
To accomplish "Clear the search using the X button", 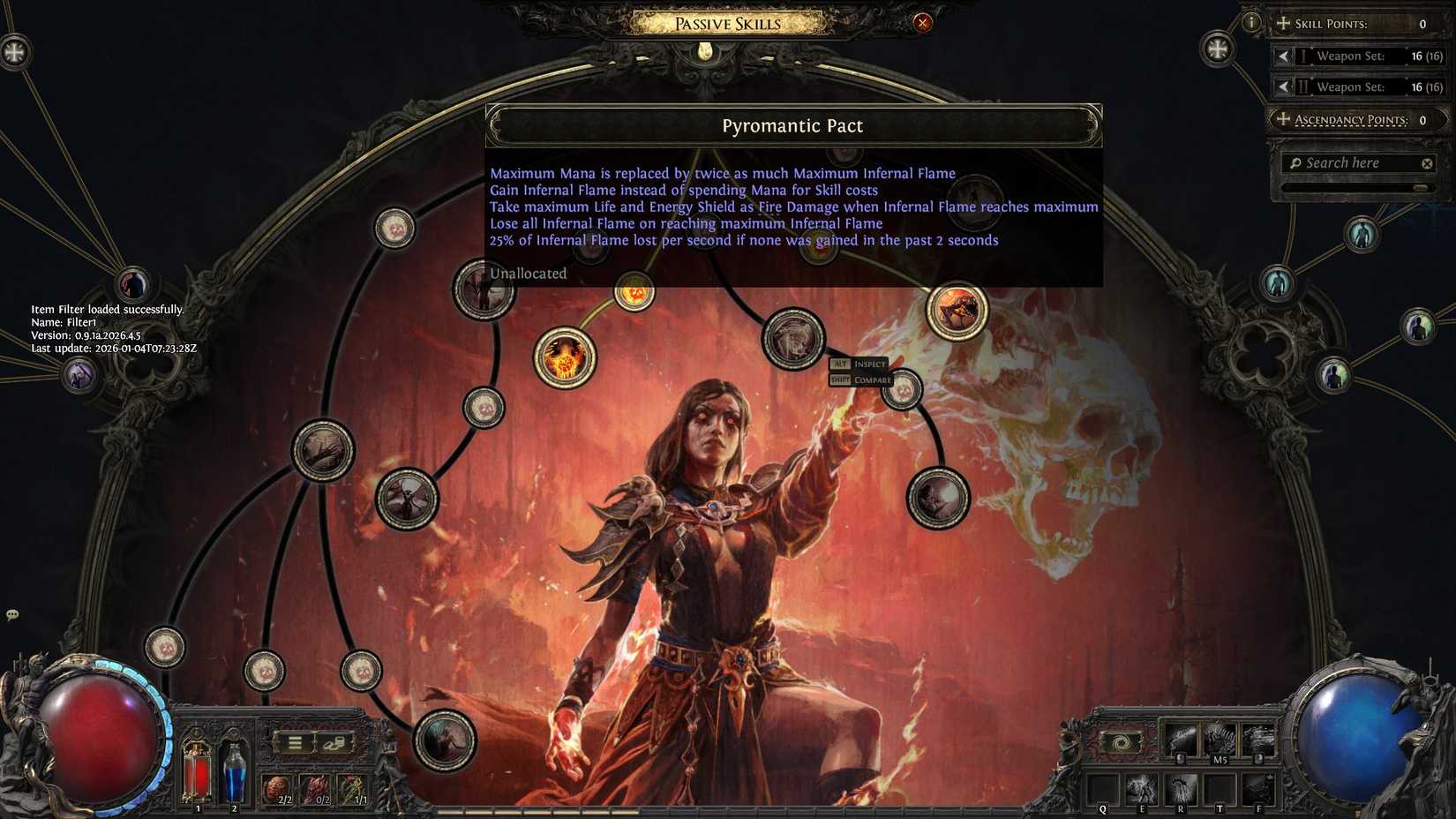I will tap(1427, 162).
